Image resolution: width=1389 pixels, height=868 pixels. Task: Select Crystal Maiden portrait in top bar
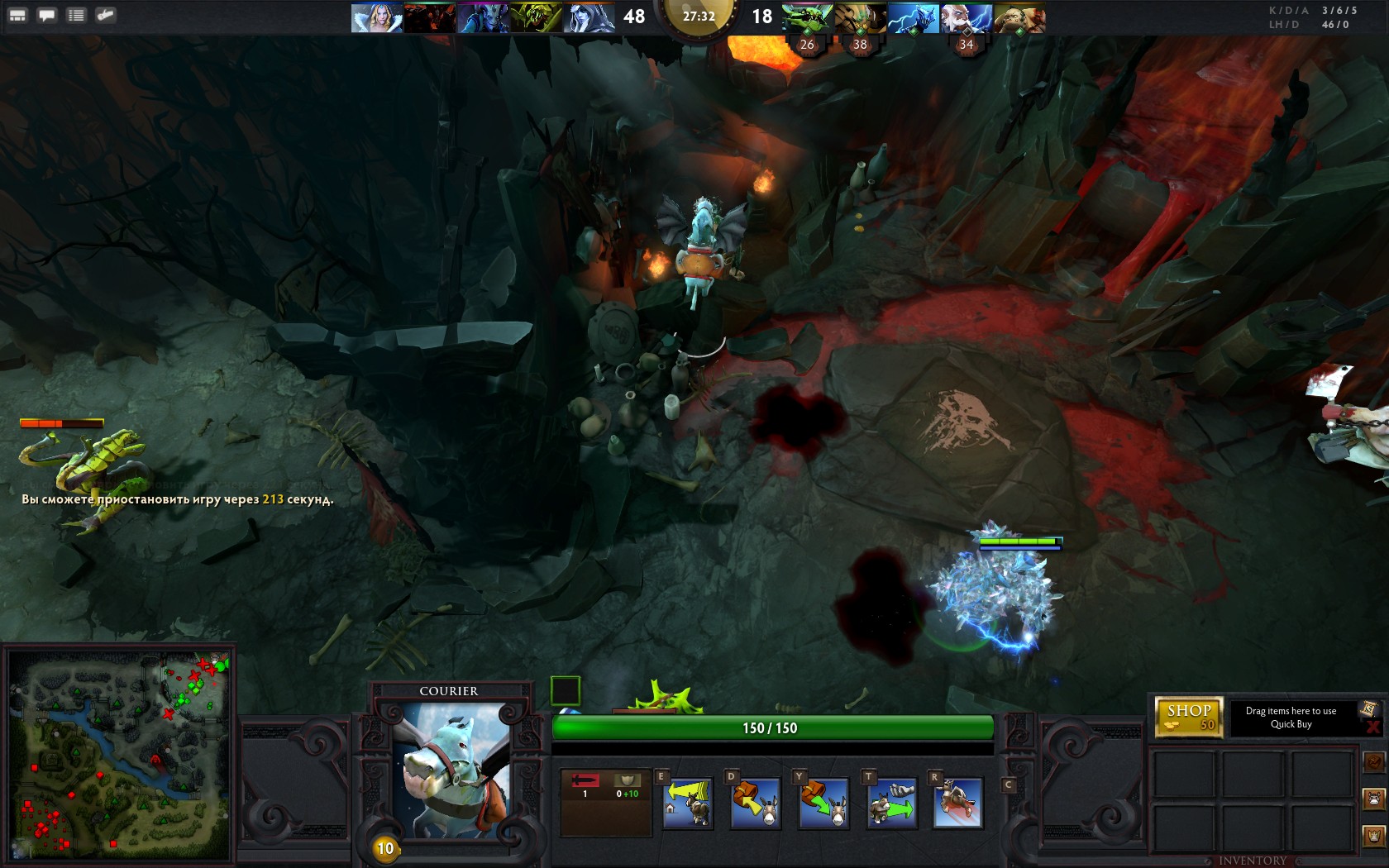pos(376,17)
